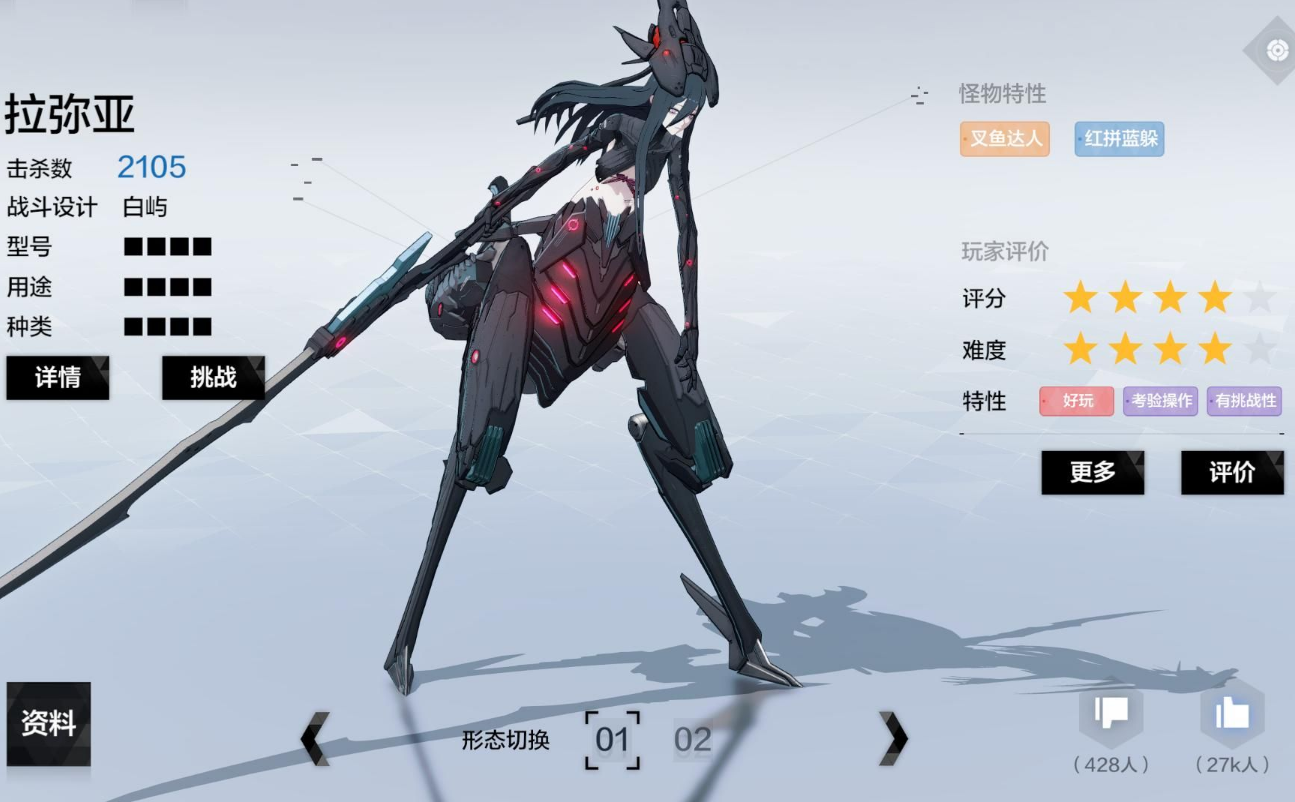The width and height of the screenshot is (1295, 802).
Task: Give a thumbs-down dislike
Action: click(1111, 713)
